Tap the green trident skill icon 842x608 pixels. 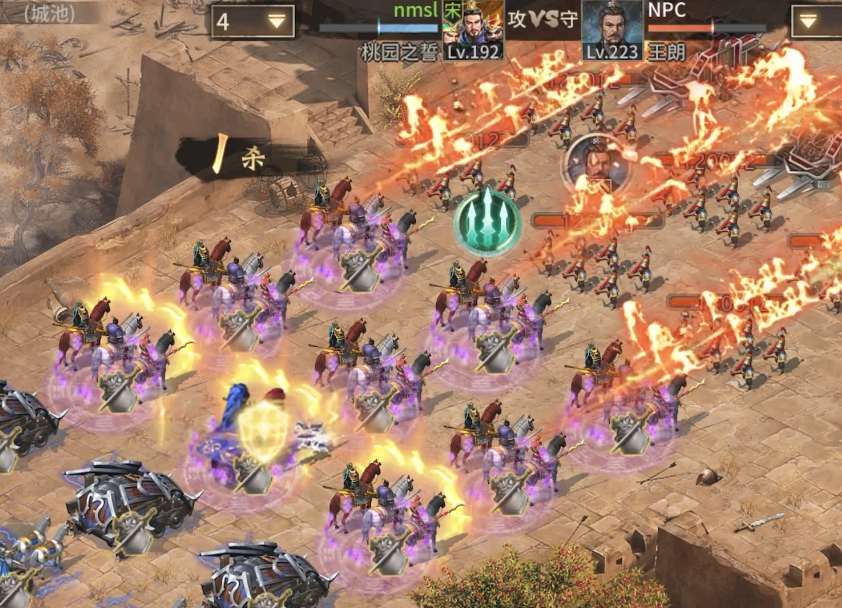pyautogui.click(x=487, y=221)
